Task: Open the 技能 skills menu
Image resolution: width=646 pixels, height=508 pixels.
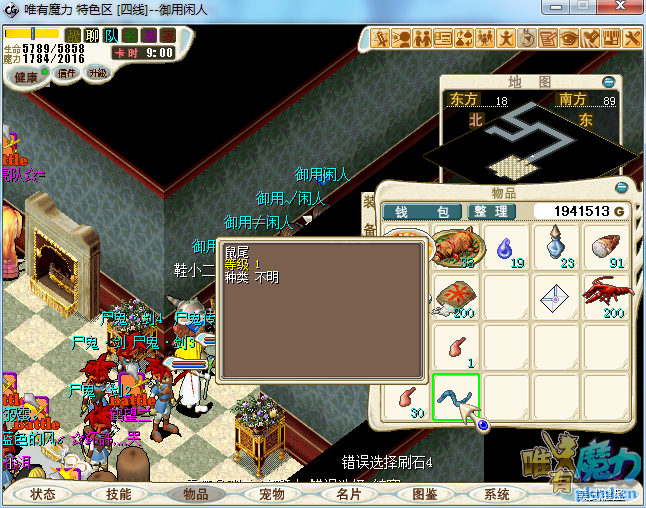Action: 119,494
